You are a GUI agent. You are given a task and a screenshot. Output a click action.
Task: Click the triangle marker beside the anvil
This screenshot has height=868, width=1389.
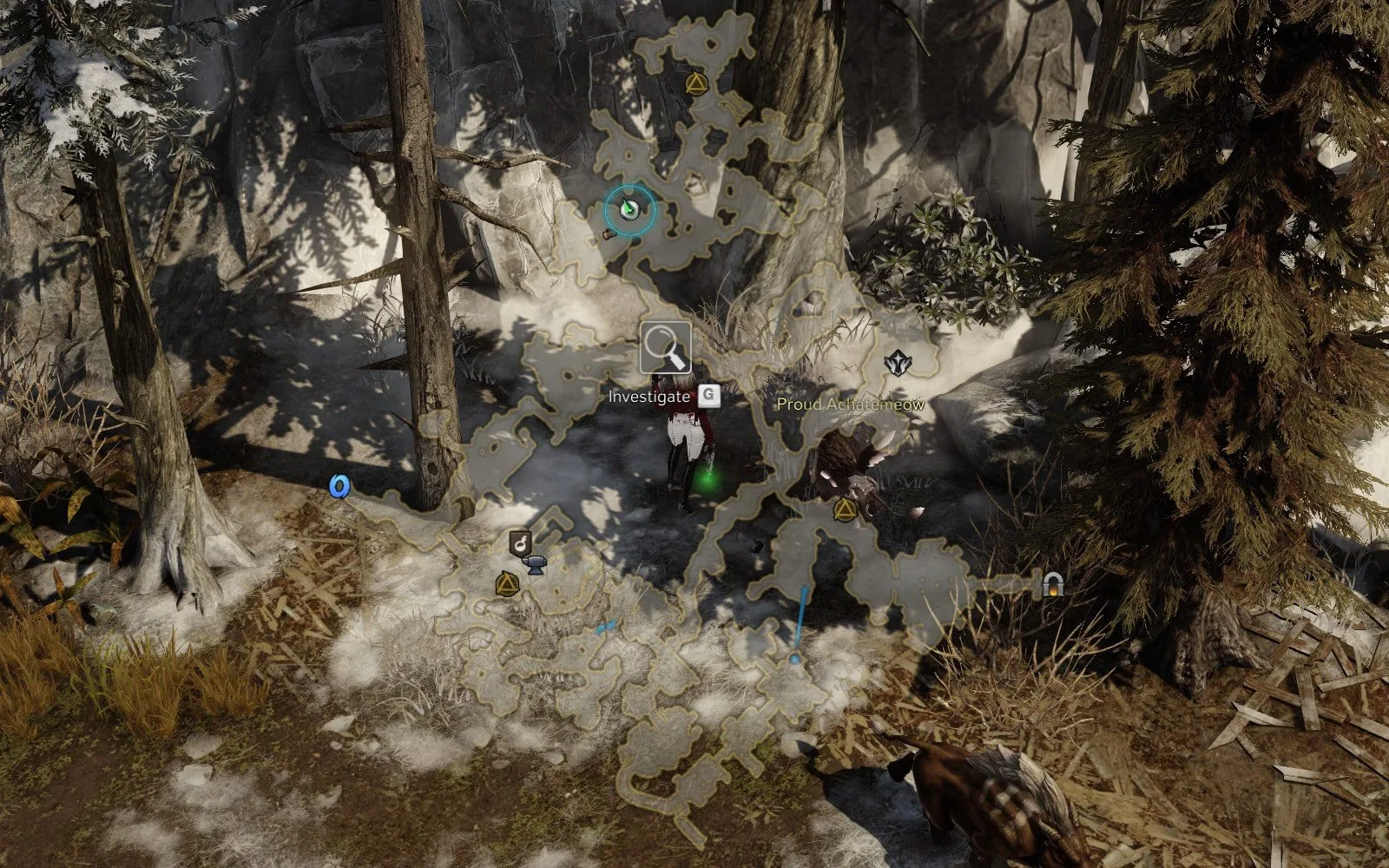pyautogui.click(x=504, y=585)
